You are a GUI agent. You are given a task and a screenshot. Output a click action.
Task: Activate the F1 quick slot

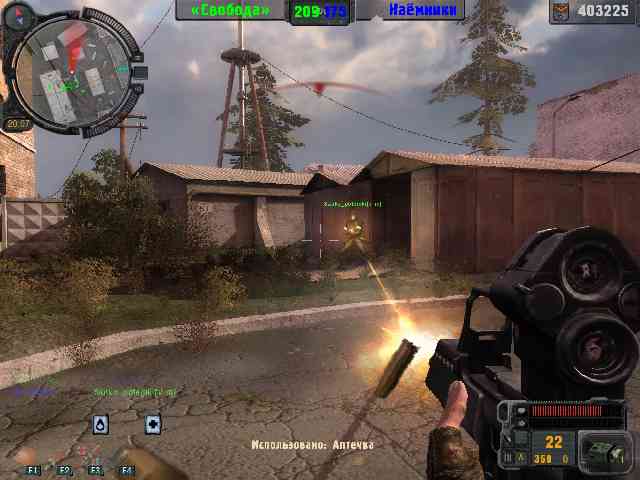33,468
